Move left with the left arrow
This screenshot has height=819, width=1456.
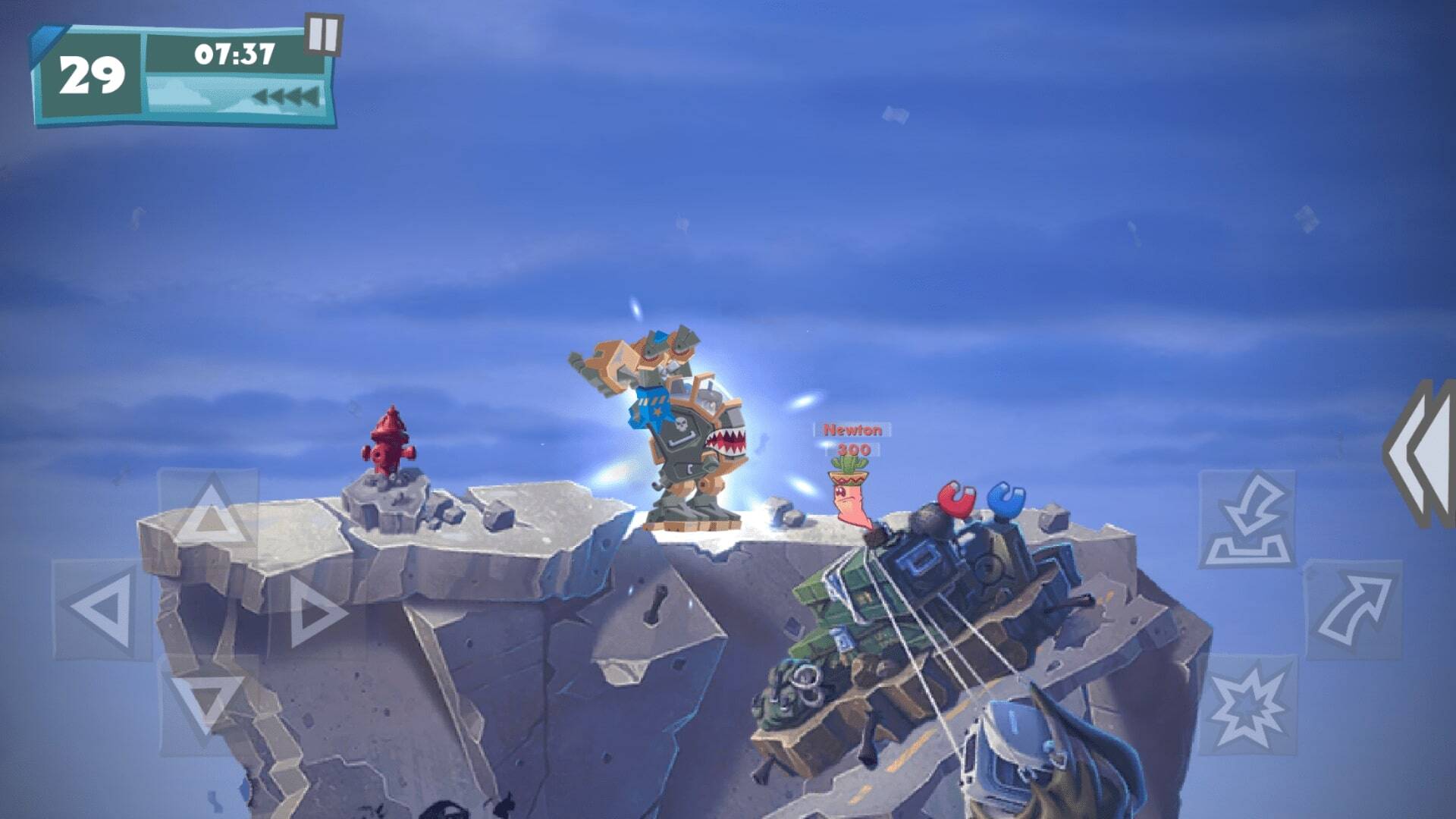[101, 608]
